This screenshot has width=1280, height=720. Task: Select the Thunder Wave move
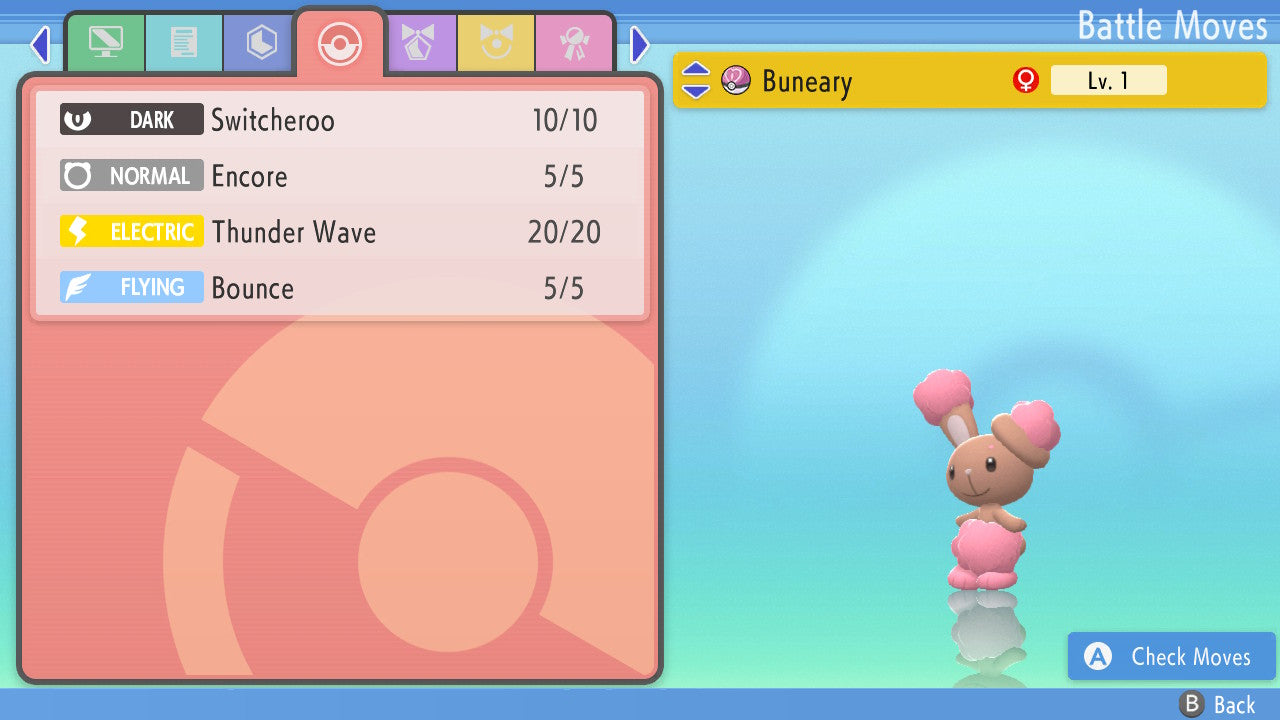coord(340,233)
